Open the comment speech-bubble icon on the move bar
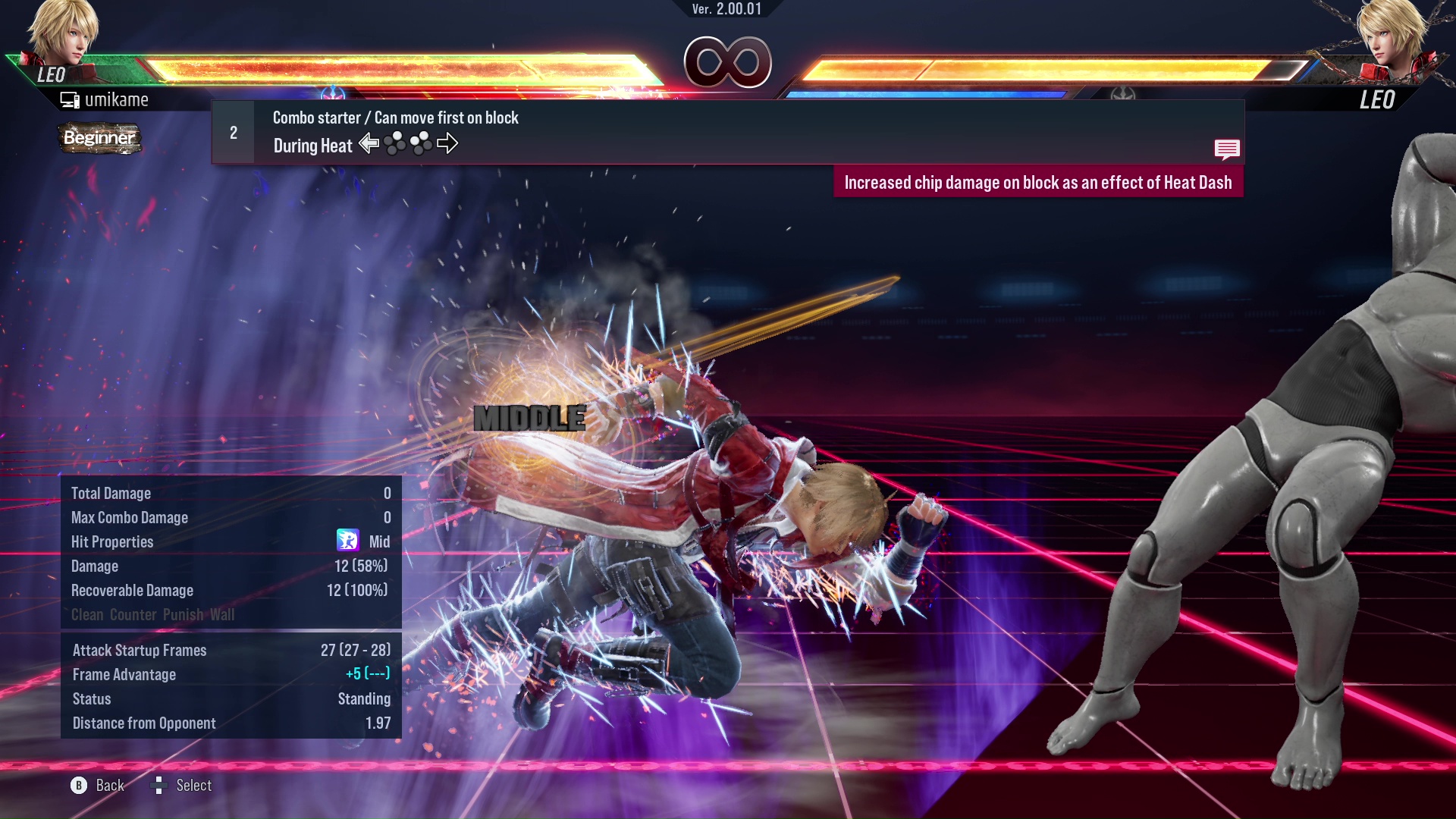1456x819 pixels. point(1227,149)
